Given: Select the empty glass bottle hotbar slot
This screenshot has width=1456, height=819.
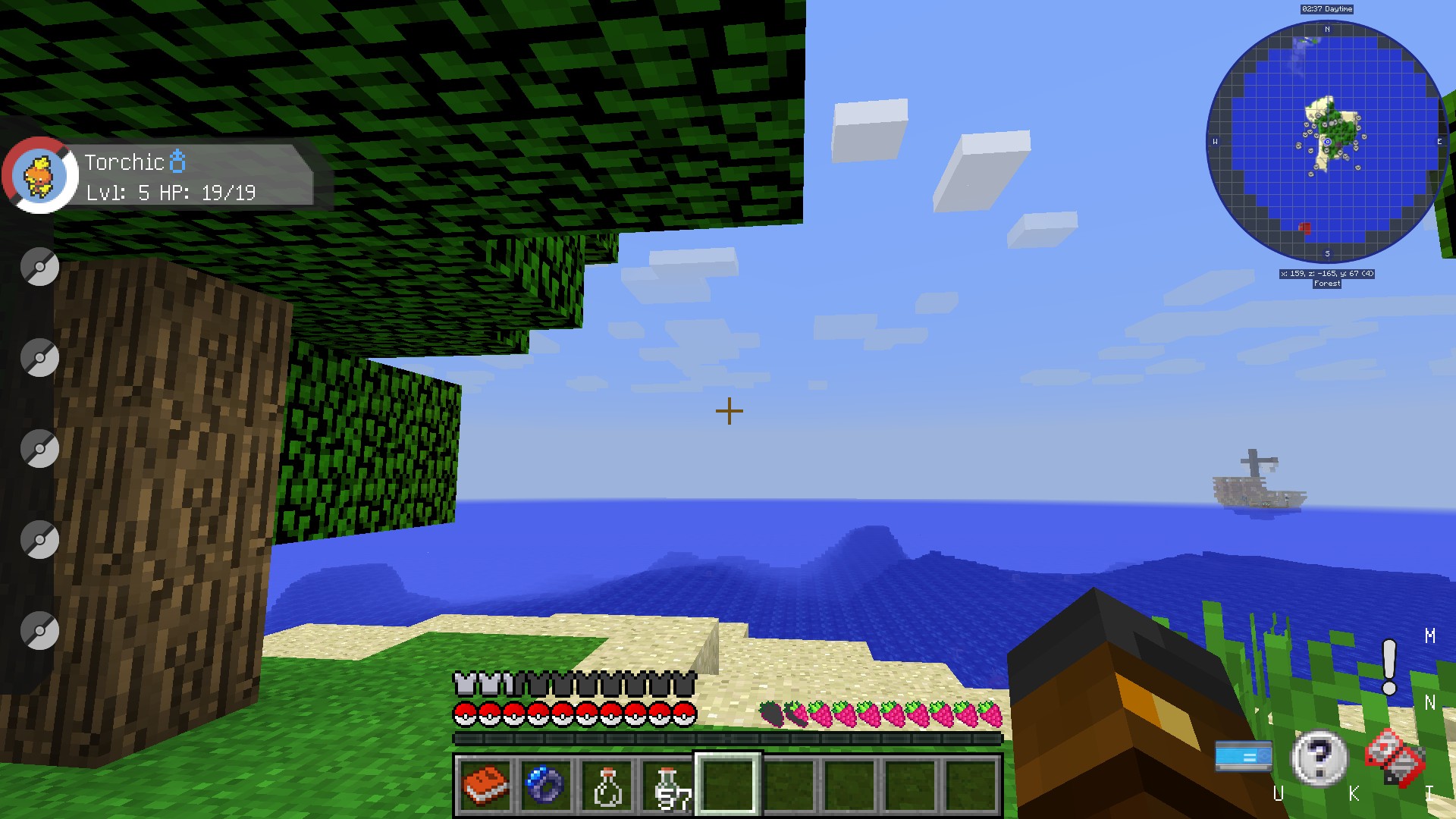Looking at the screenshot, I should click(607, 785).
